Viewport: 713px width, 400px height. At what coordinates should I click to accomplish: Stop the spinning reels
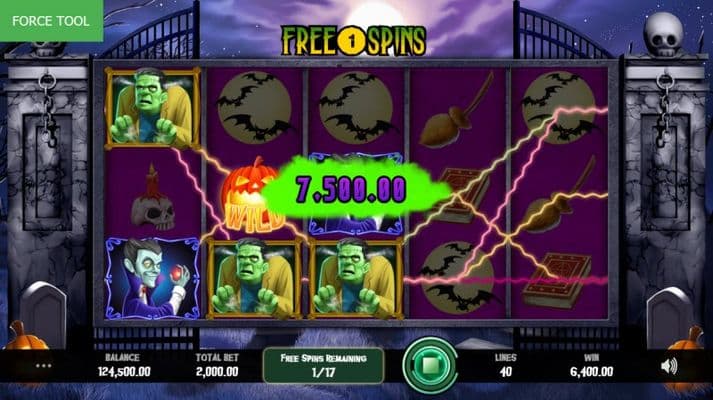click(430, 365)
